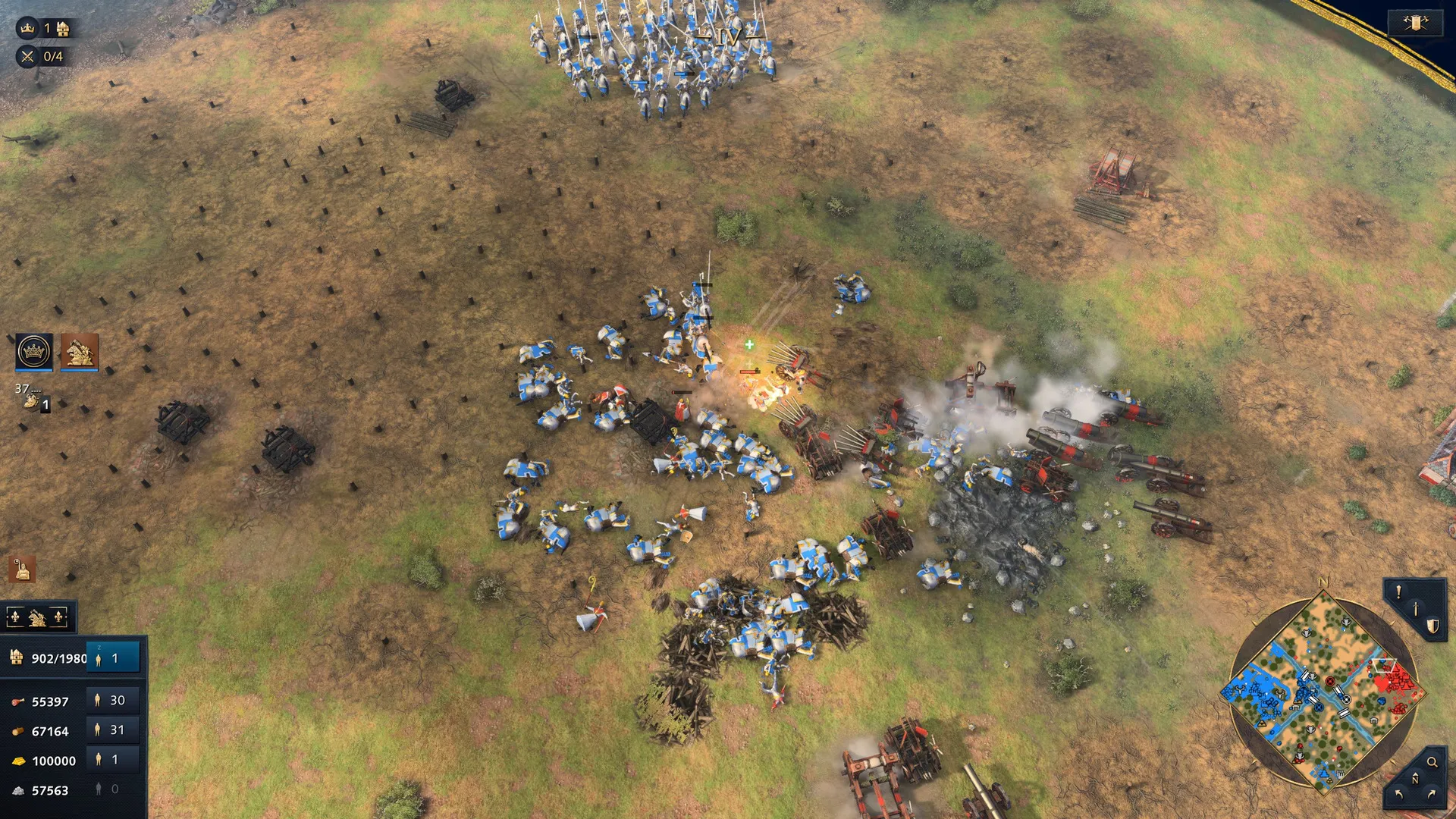Screen dimensions: 1456x819
Task: Open the crossed swords conquest objective tracker
Action: (27, 56)
